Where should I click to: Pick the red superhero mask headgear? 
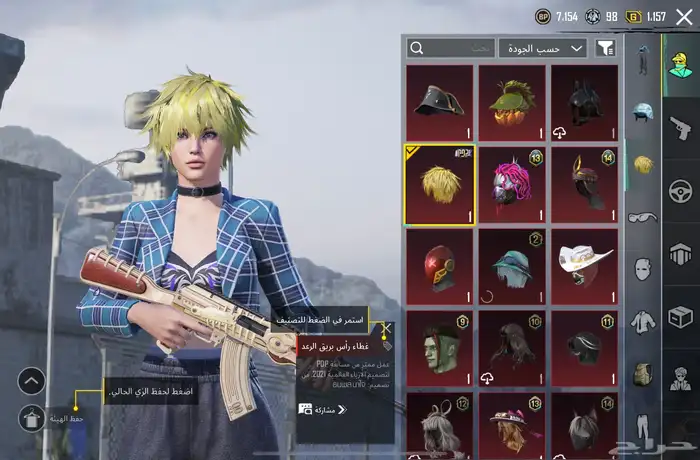tap(439, 266)
